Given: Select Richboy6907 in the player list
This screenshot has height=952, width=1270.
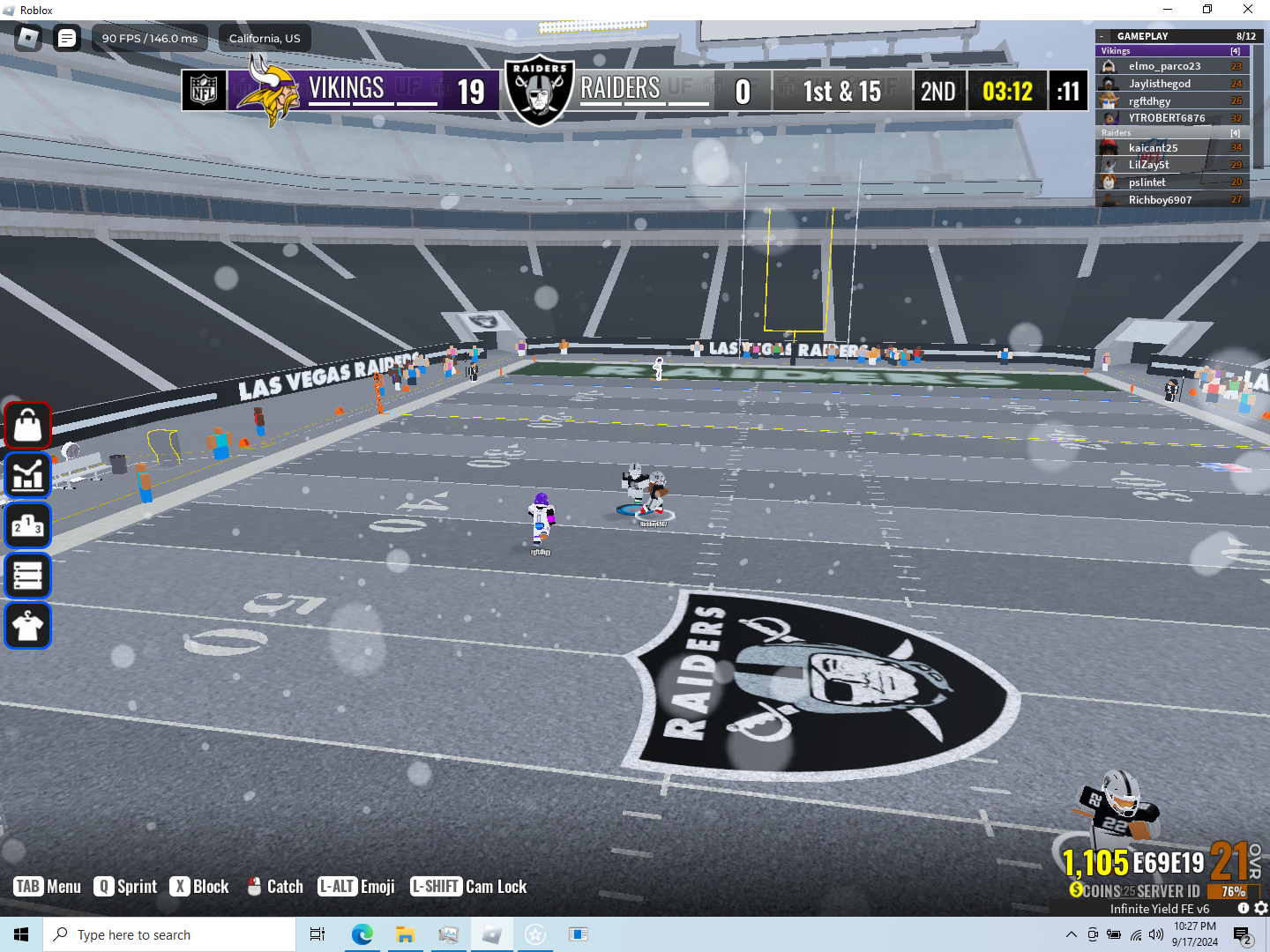Looking at the screenshot, I should tap(1160, 200).
